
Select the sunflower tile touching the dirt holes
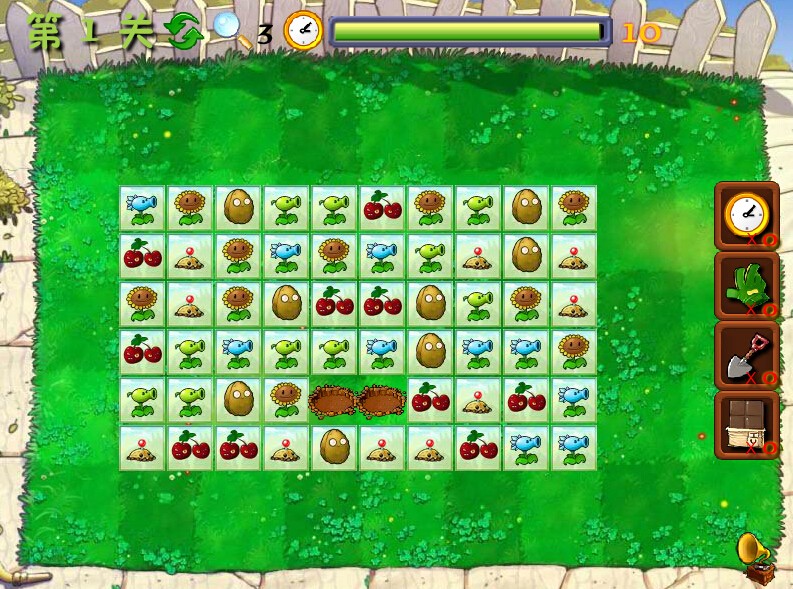(286, 399)
